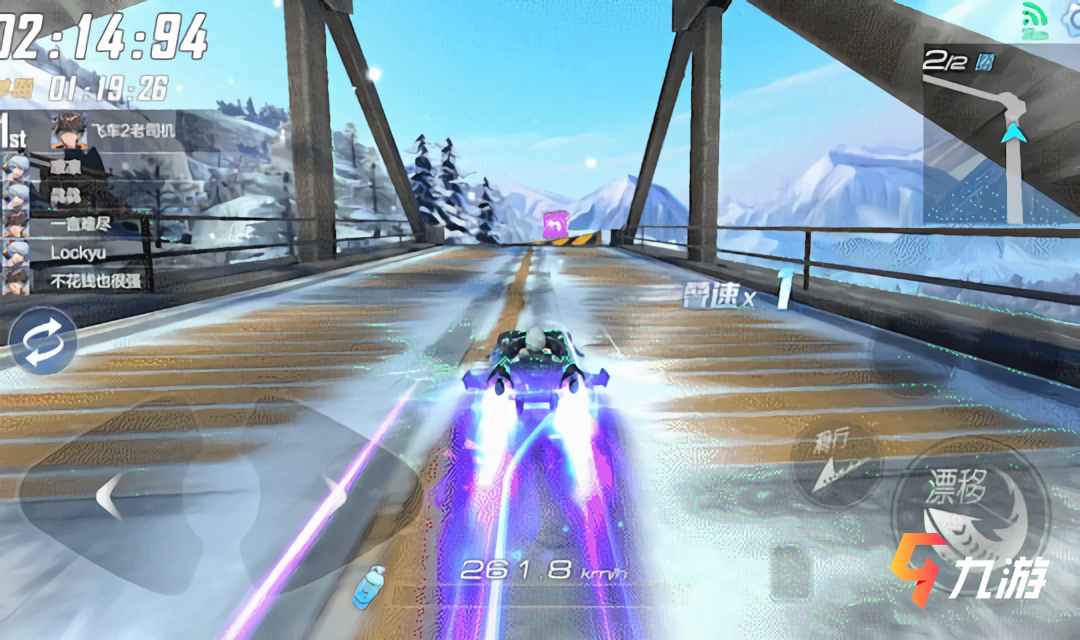This screenshot has width=1080, height=640.
Task: Tap the green network signal indicator
Action: point(1033,20)
